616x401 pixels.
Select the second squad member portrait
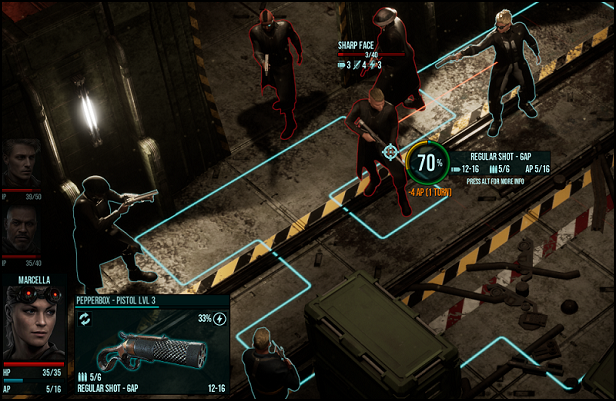point(22,227)
